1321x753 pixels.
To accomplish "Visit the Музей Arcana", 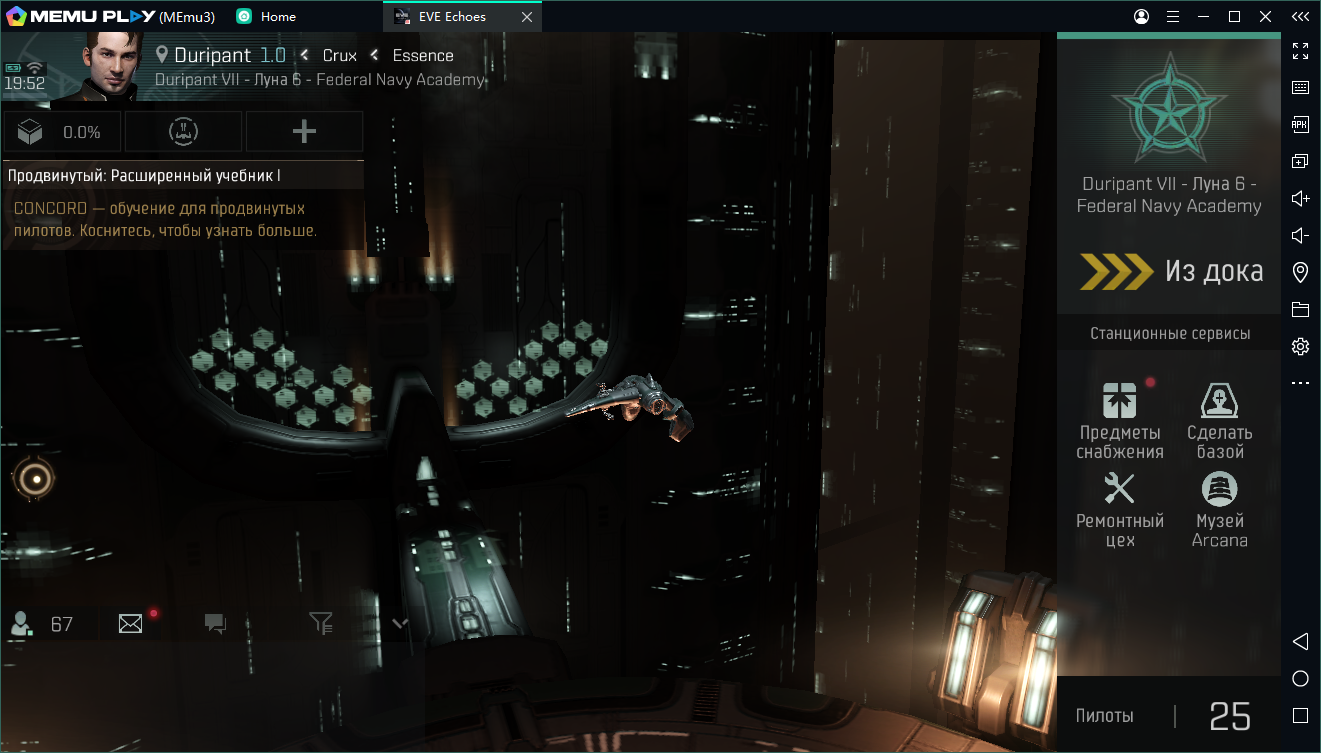I will click(x=1219, y=508).
